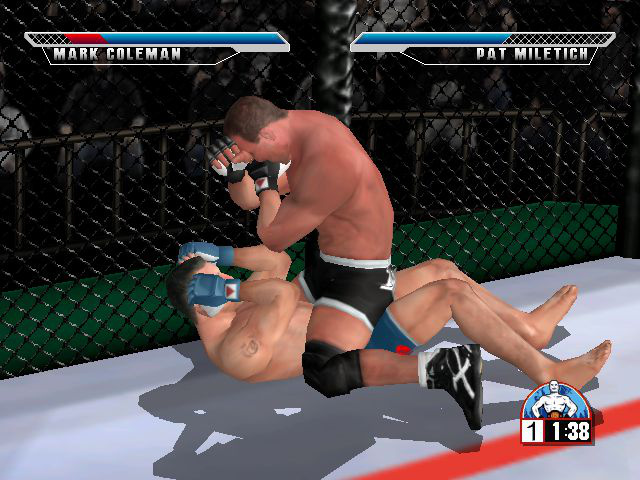Select the Mark Coleman name plate

(117, 54)
